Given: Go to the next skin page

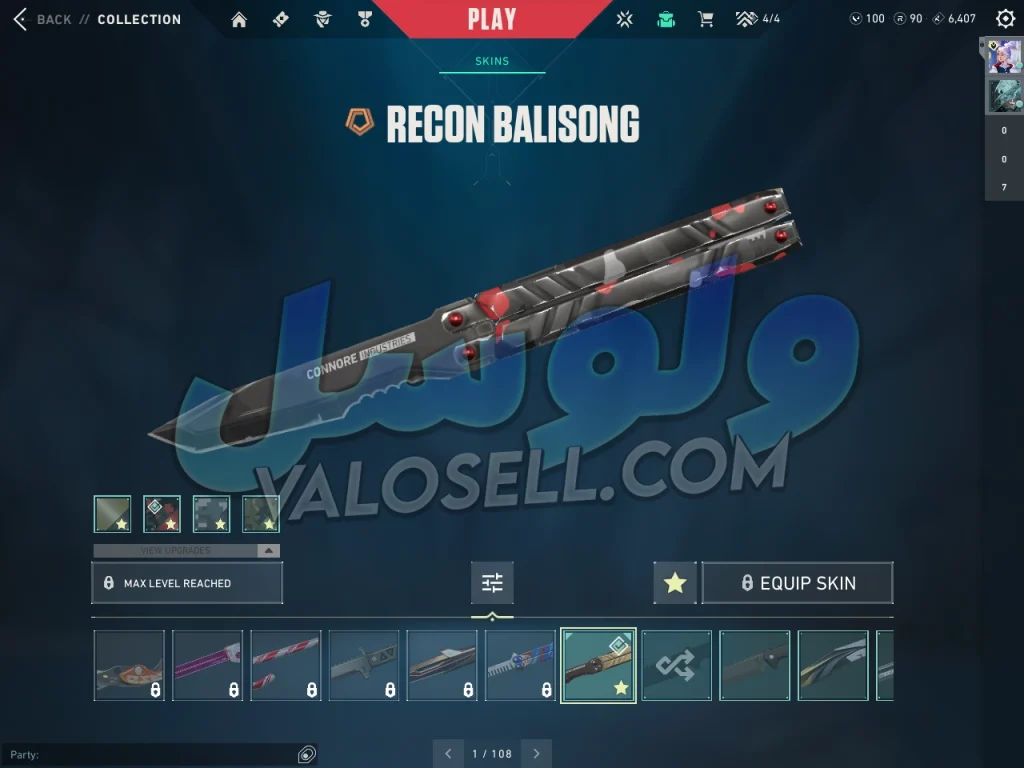Looking at the screenshot, I should [x=537, y=753].
